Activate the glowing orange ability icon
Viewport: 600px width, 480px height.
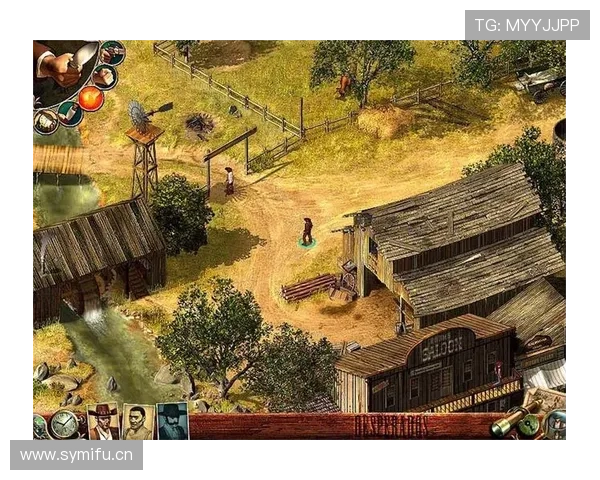click(91, 98)
